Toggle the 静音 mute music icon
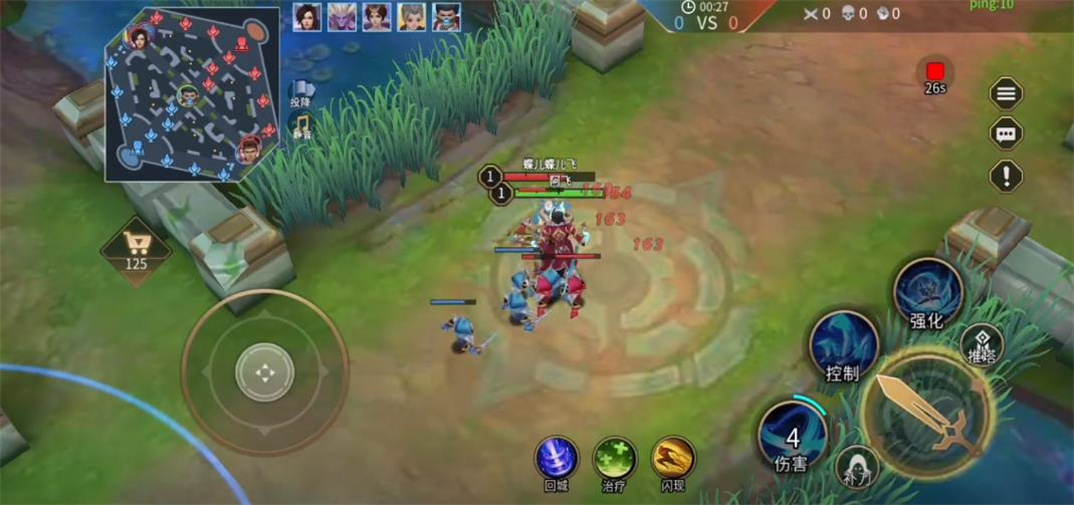 pyautogui.click(x=301, y=126)
